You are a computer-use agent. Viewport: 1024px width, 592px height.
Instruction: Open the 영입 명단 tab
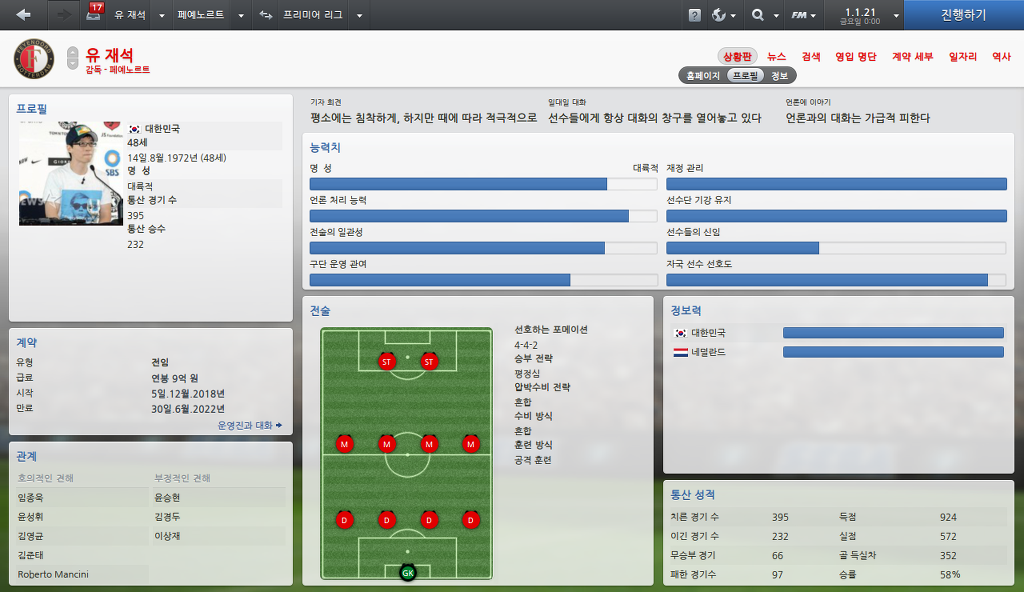(855, 57)
